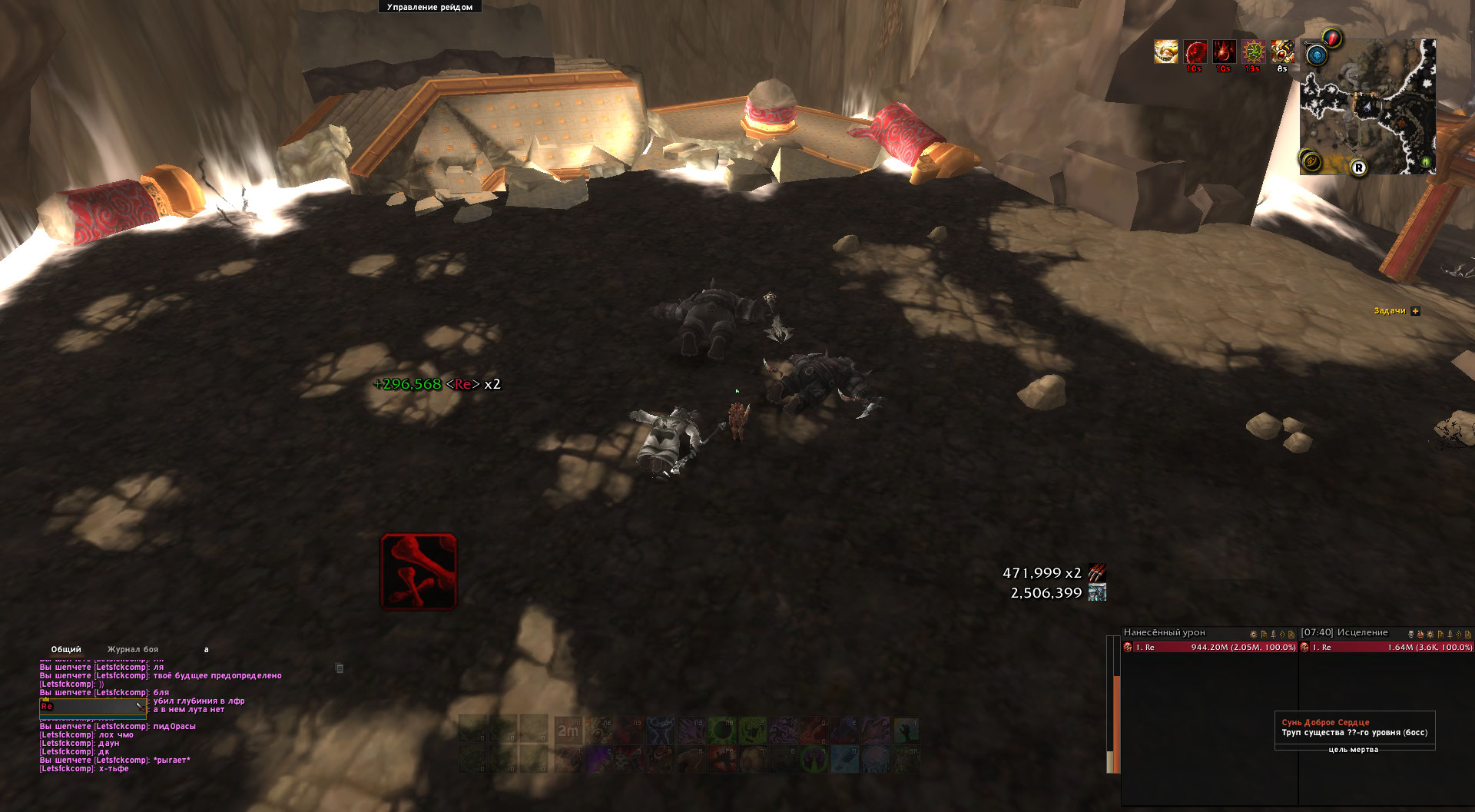Click the green eye minimap button

pyautogui.click(x=1426, y=162)
